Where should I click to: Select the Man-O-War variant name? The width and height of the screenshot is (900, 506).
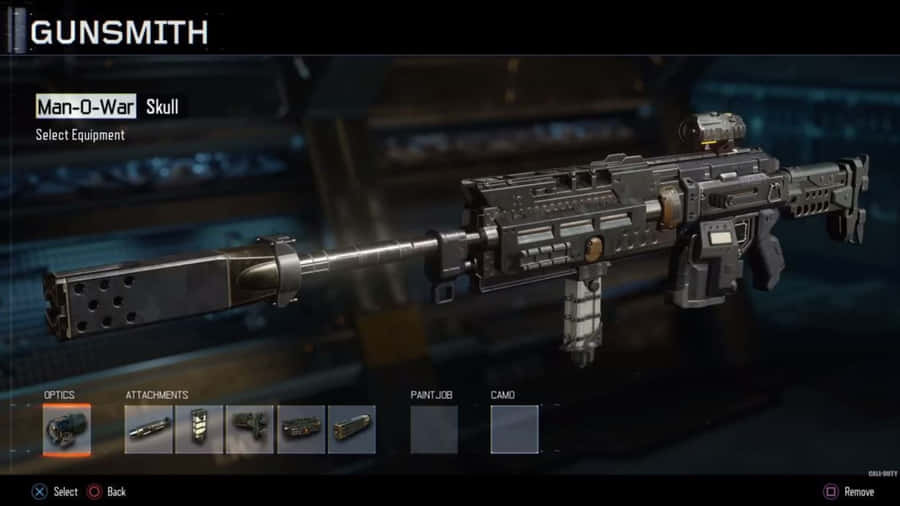tap(86, 106)
